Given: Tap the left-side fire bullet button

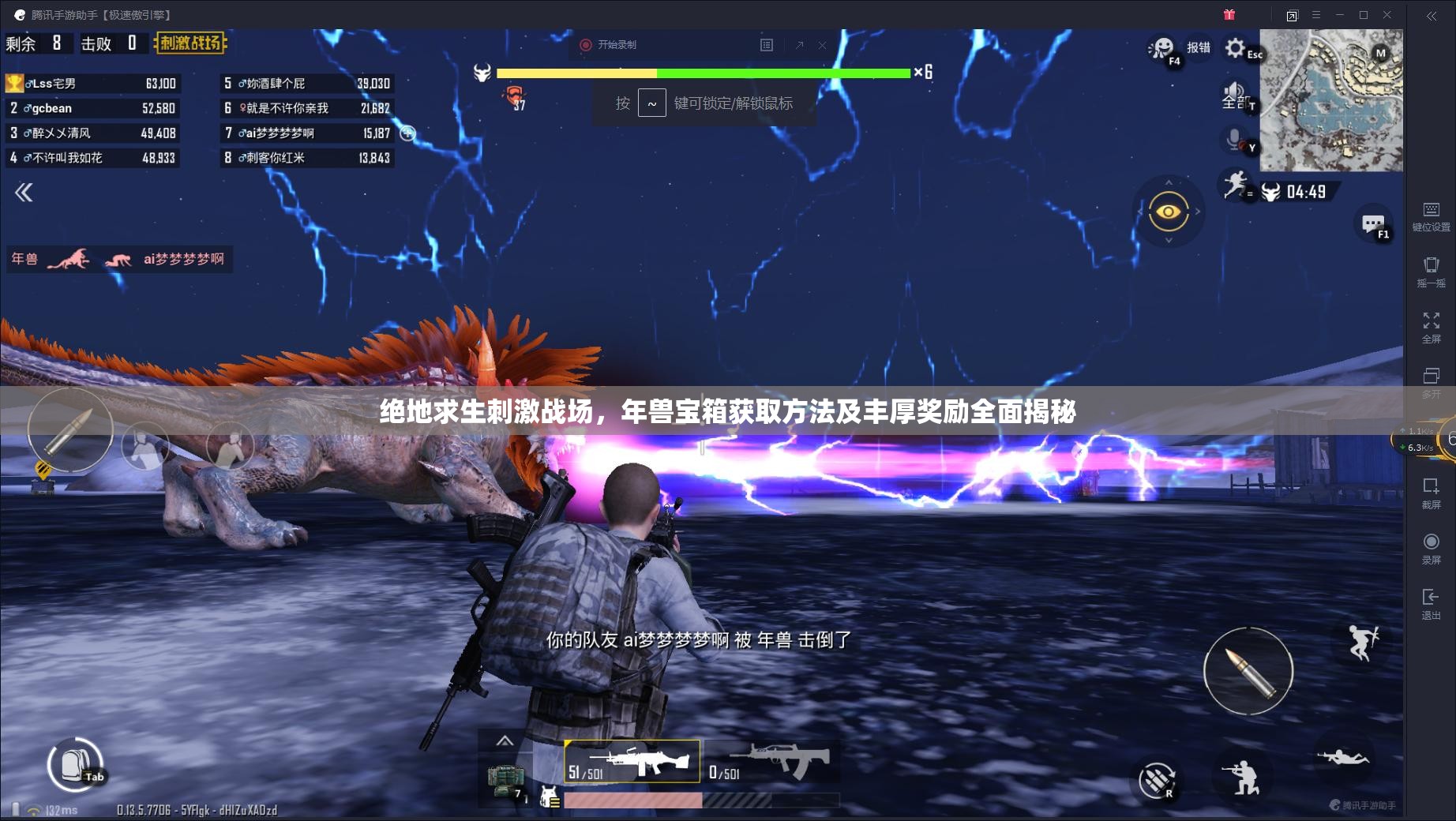Looking at the screenshot, I should (x=69, y=430).
